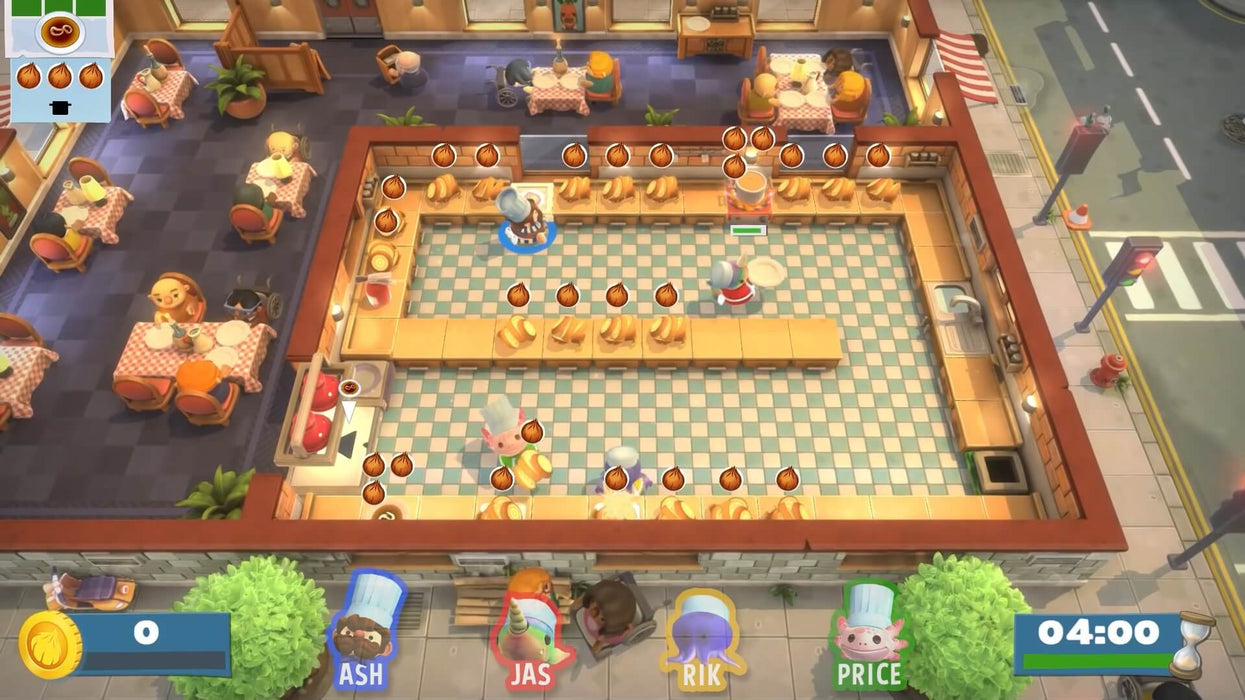Select the onion soup order ticket
1245x700 pixels.
click(60, 60)
